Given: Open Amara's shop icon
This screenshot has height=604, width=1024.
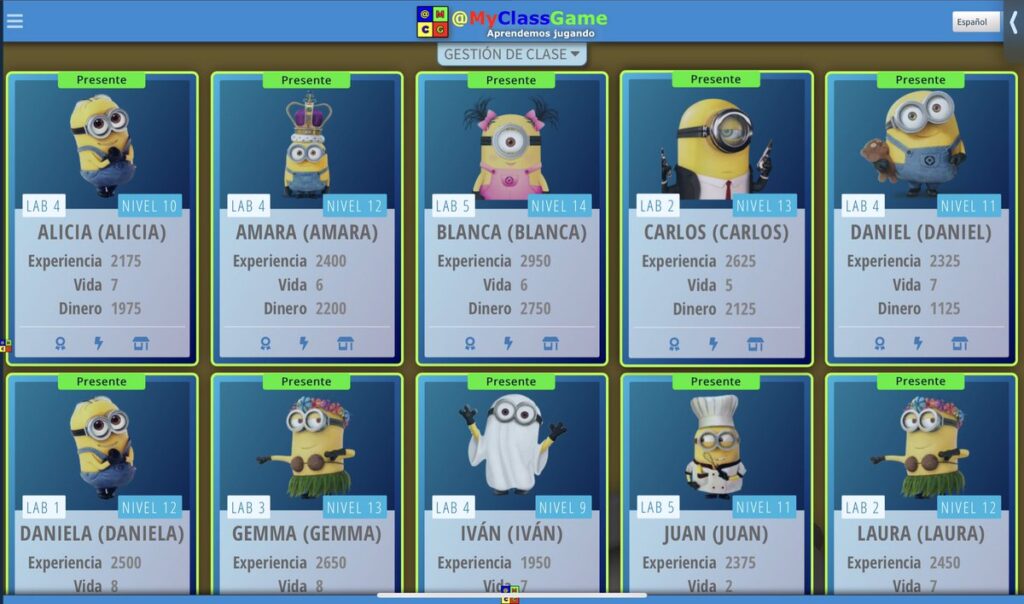Looking at the screenshot, I should click(x=345, y=343).
